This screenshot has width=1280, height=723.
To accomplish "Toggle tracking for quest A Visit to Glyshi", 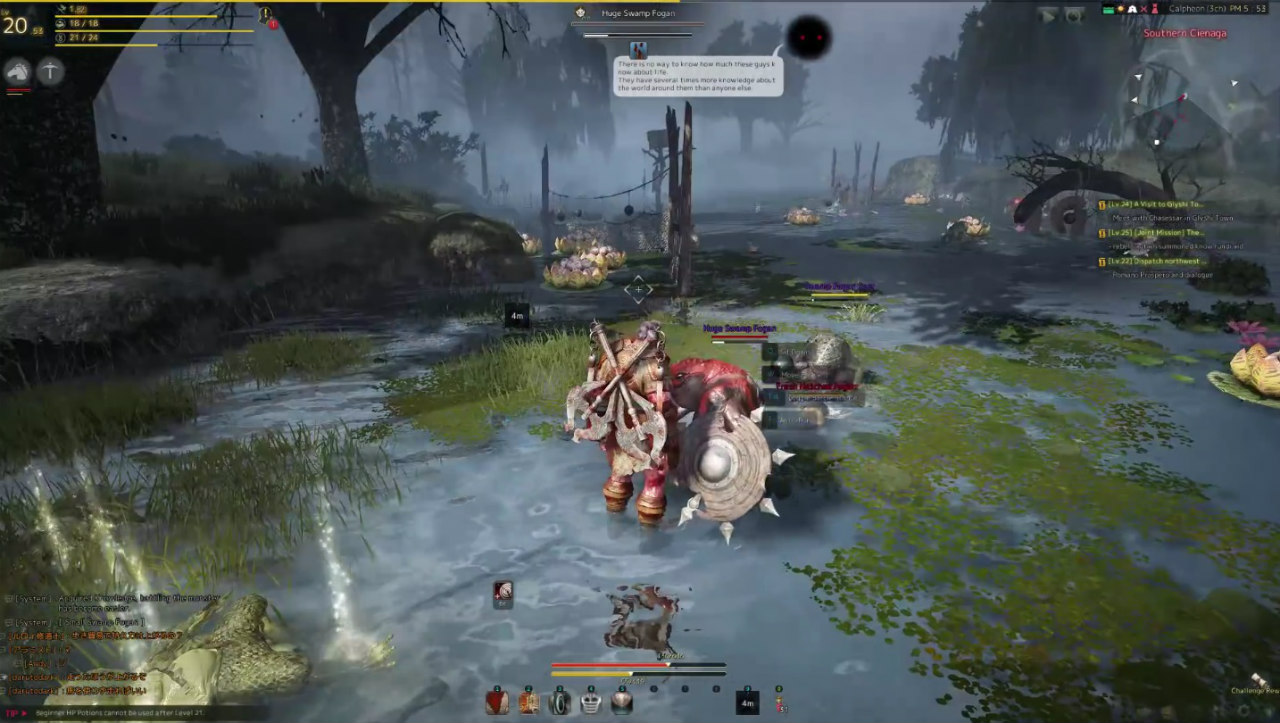I will coord(1102,204).
